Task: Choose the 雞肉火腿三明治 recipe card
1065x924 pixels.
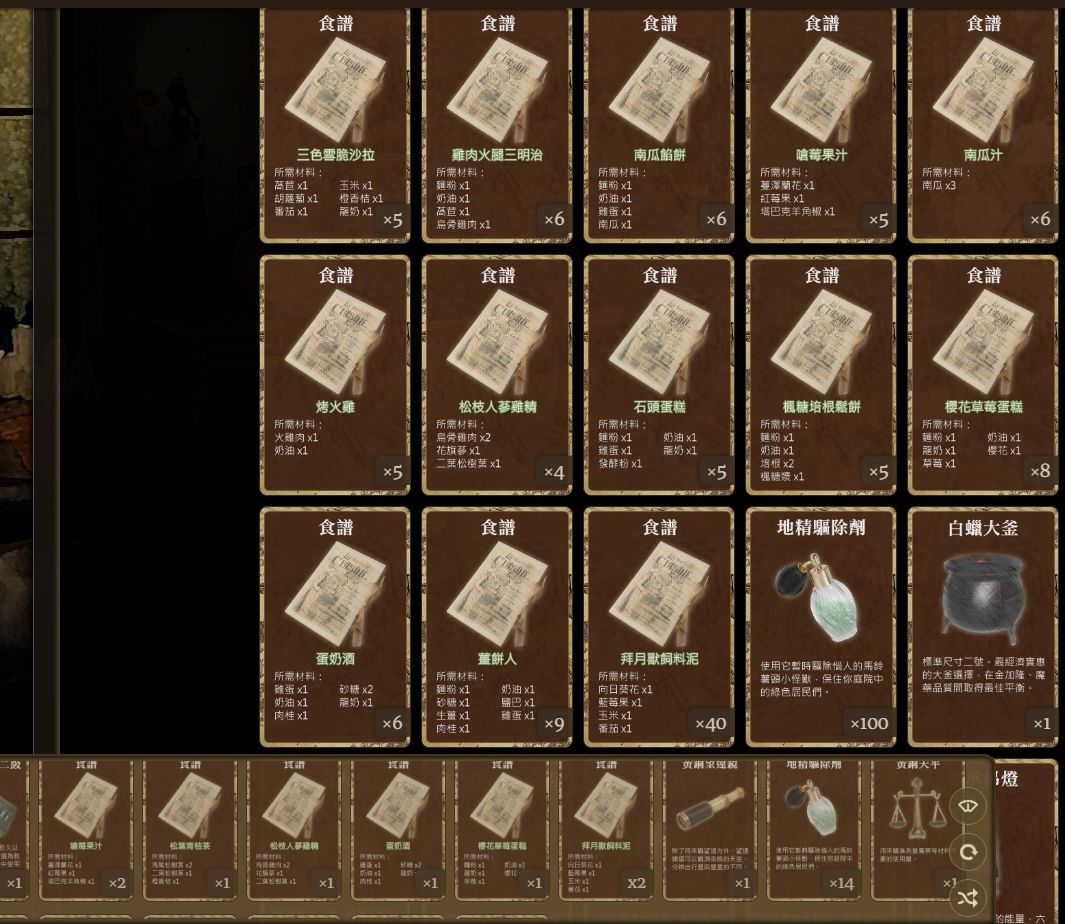Action: pos(497,125)
